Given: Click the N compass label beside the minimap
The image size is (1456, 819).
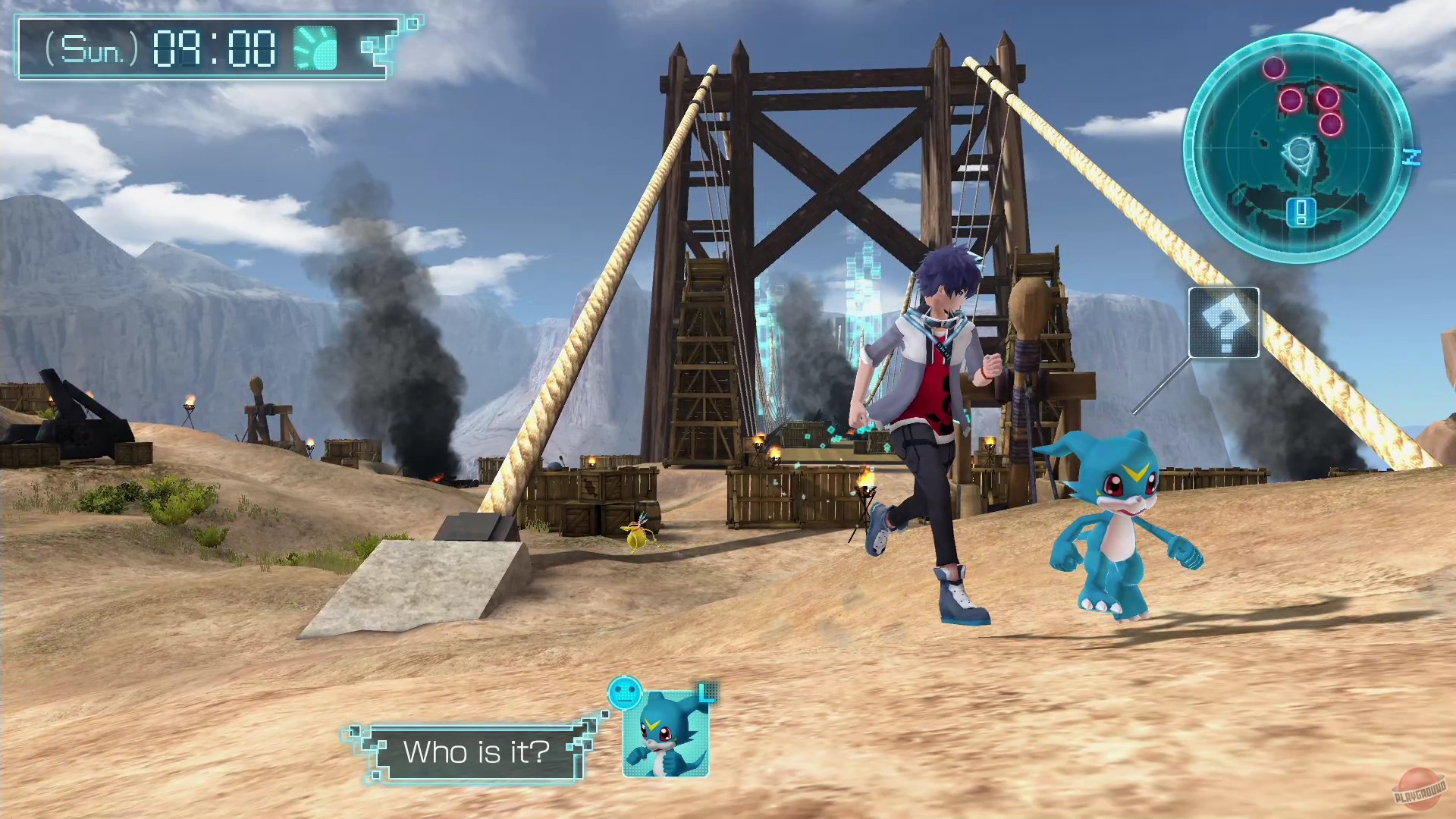Looking at the screenshot, I should 1413,157.
